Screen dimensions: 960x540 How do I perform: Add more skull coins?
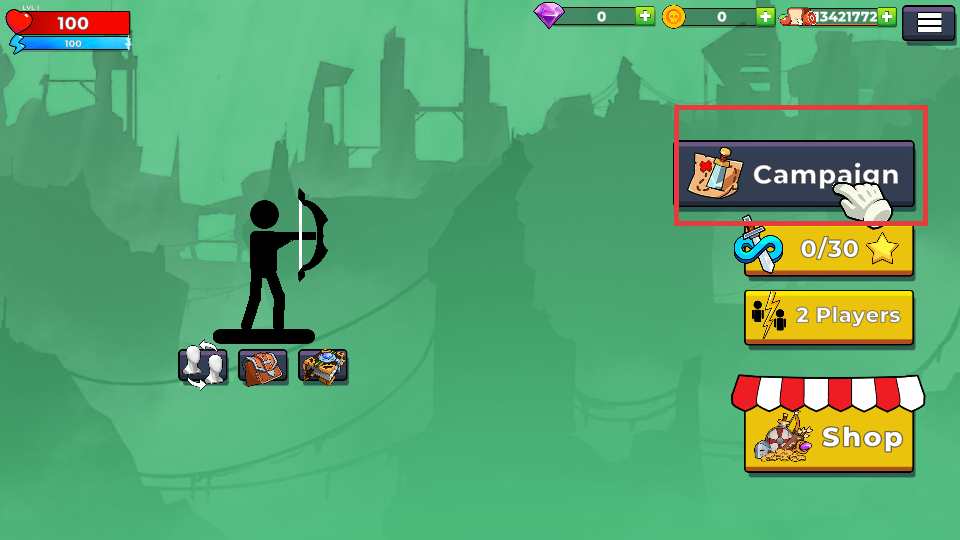tap(765, 16)
